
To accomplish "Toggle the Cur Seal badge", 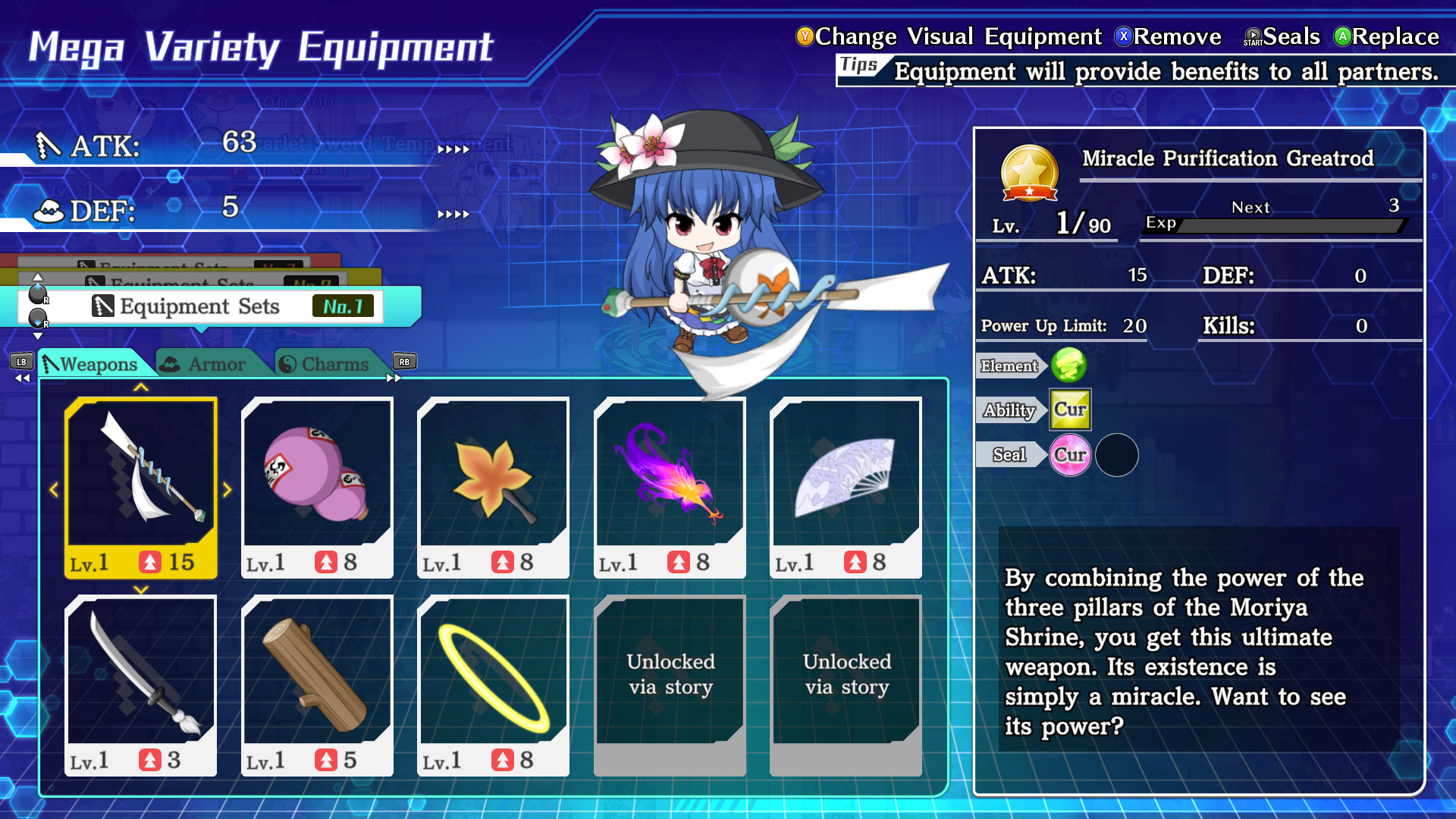I will point(1070,455).
